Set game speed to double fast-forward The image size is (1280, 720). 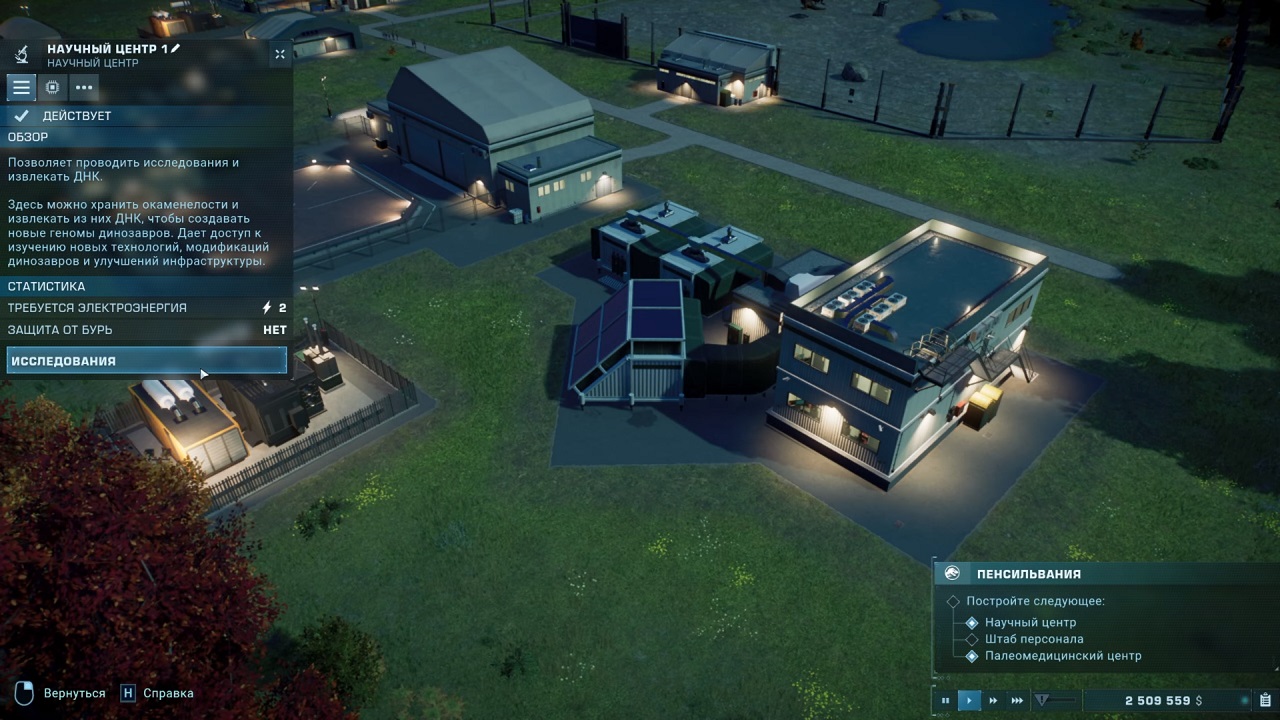(993, 701)
